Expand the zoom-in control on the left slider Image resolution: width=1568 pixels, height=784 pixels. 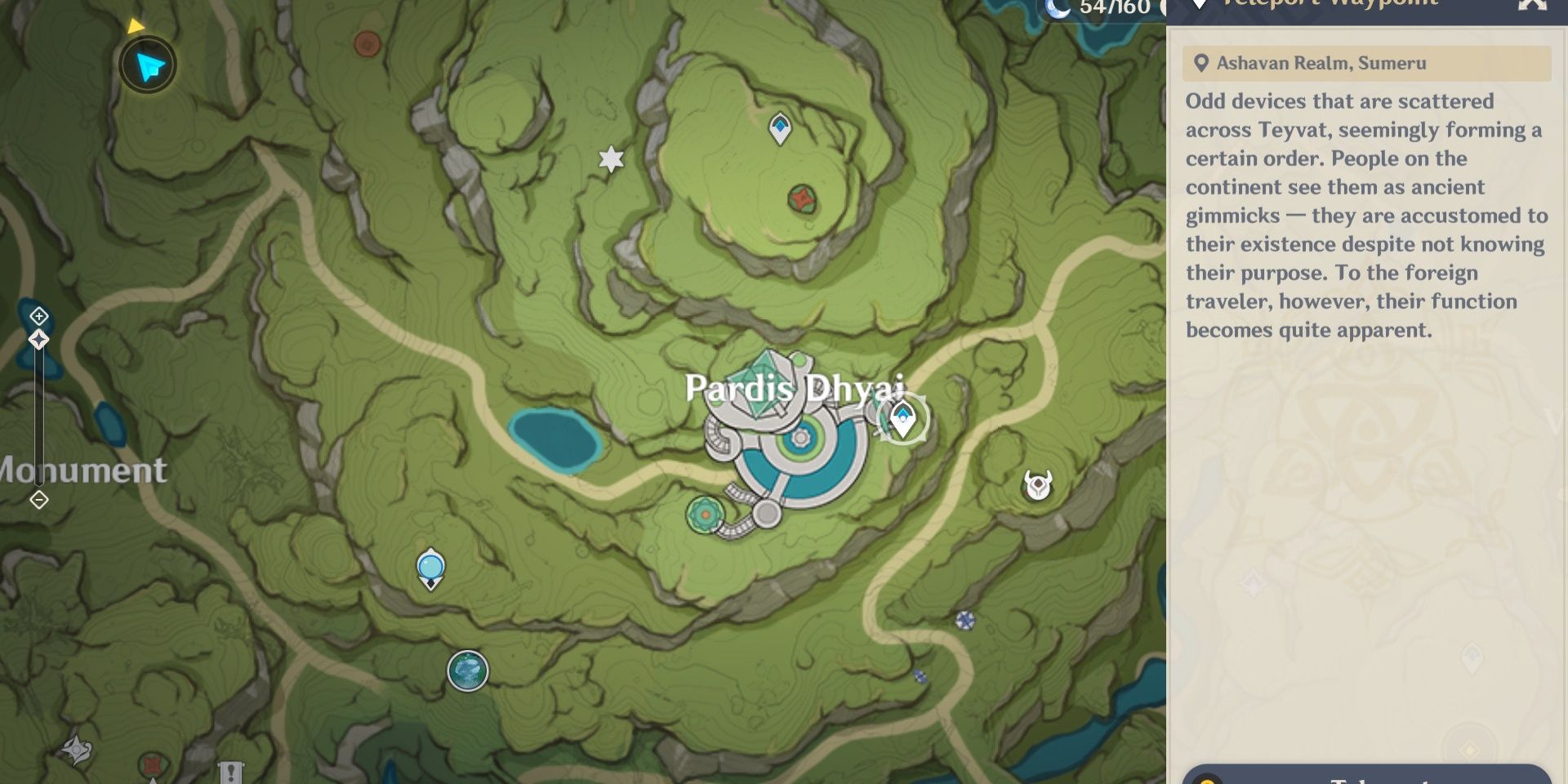point(38,314)
